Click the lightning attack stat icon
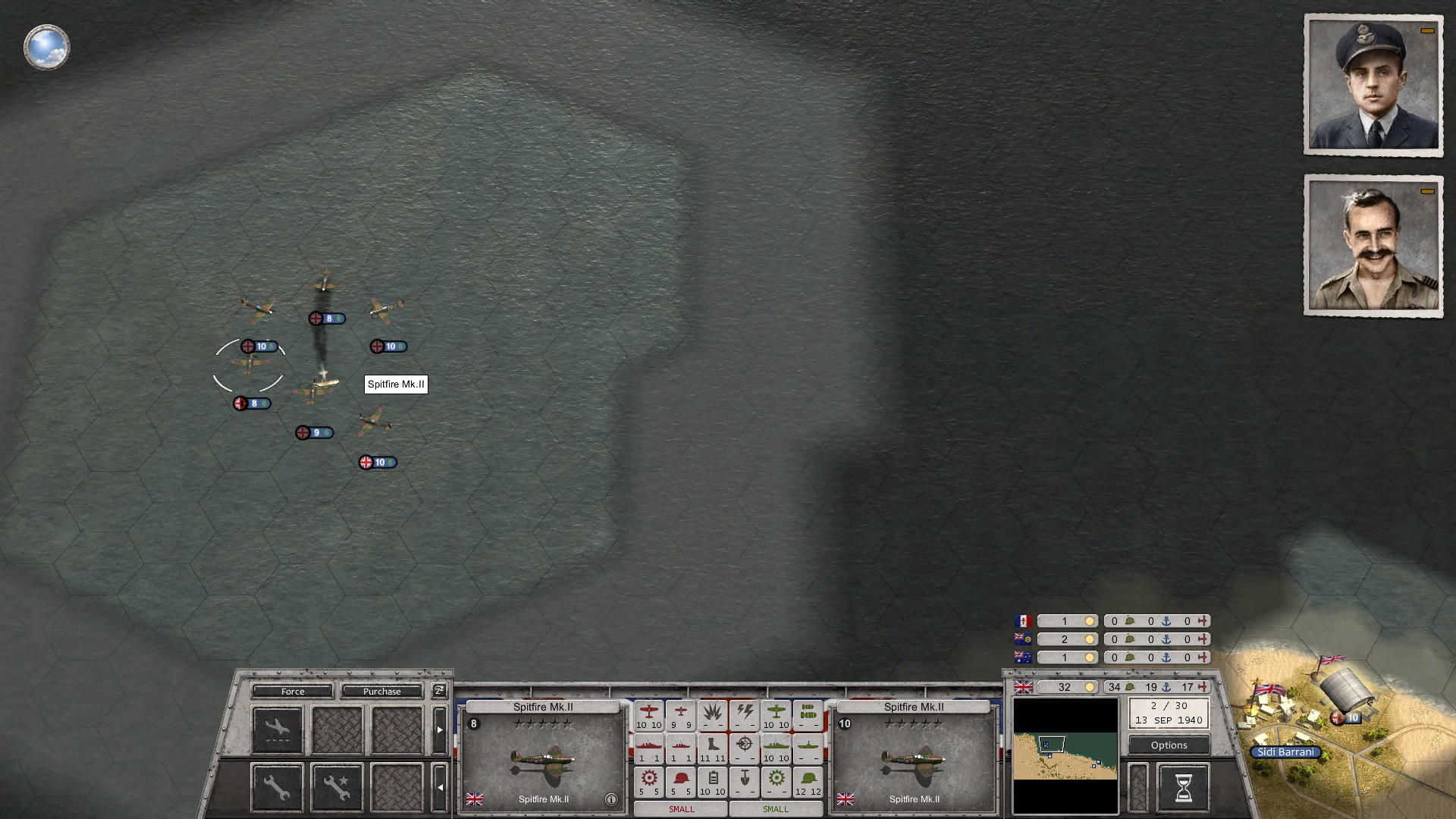The height and width of the screenshot is (819, 1456). pos(745,712)
